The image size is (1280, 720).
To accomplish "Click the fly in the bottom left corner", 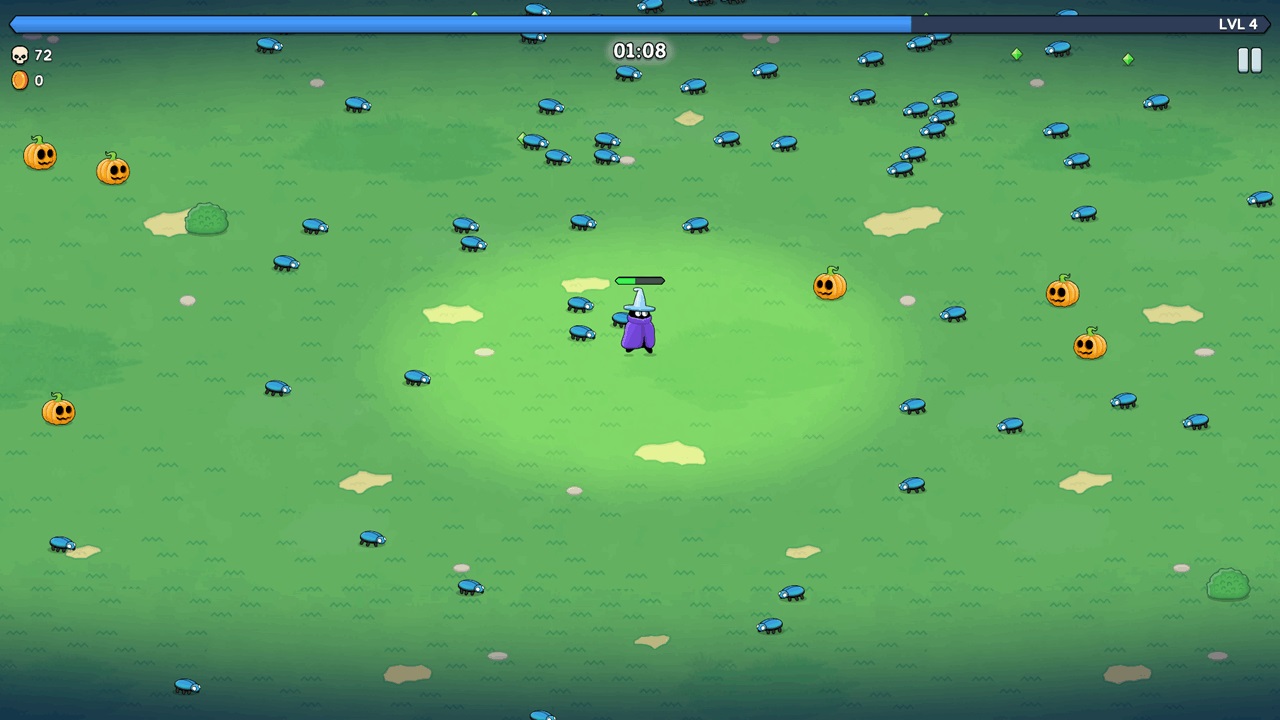I will [x=60, y=543].
